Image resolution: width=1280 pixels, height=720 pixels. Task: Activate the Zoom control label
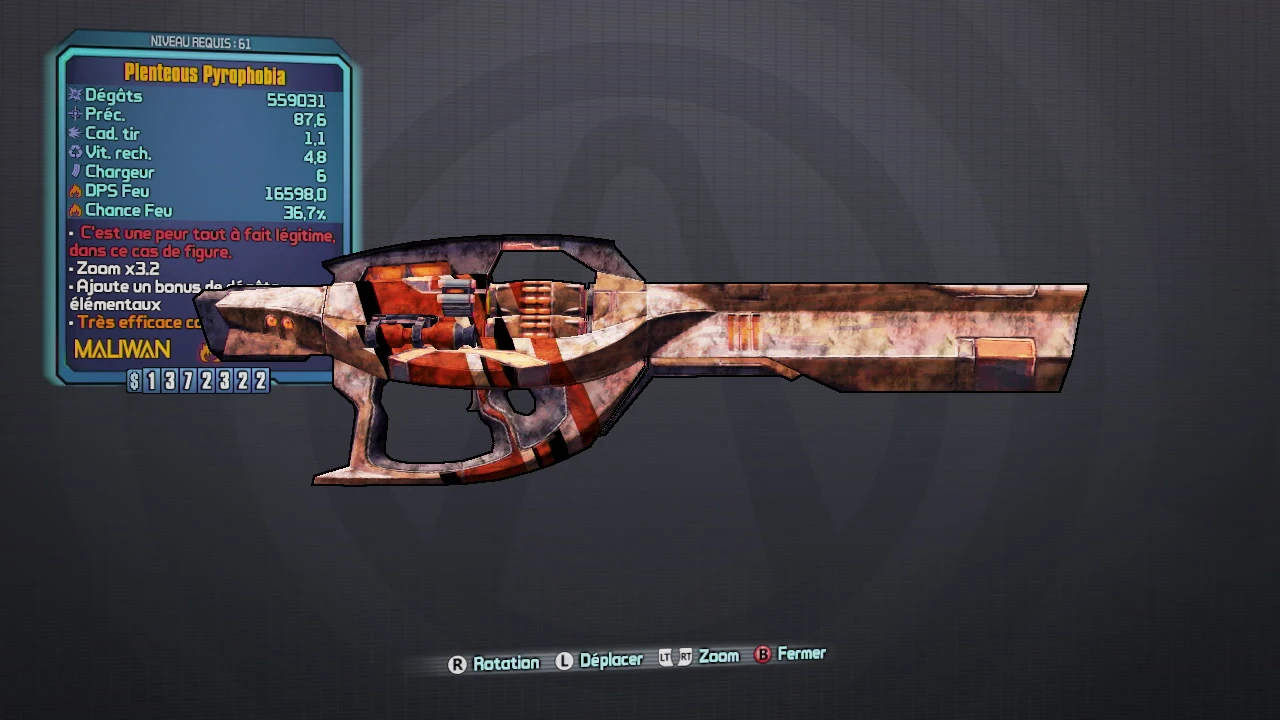coord(718,656)
